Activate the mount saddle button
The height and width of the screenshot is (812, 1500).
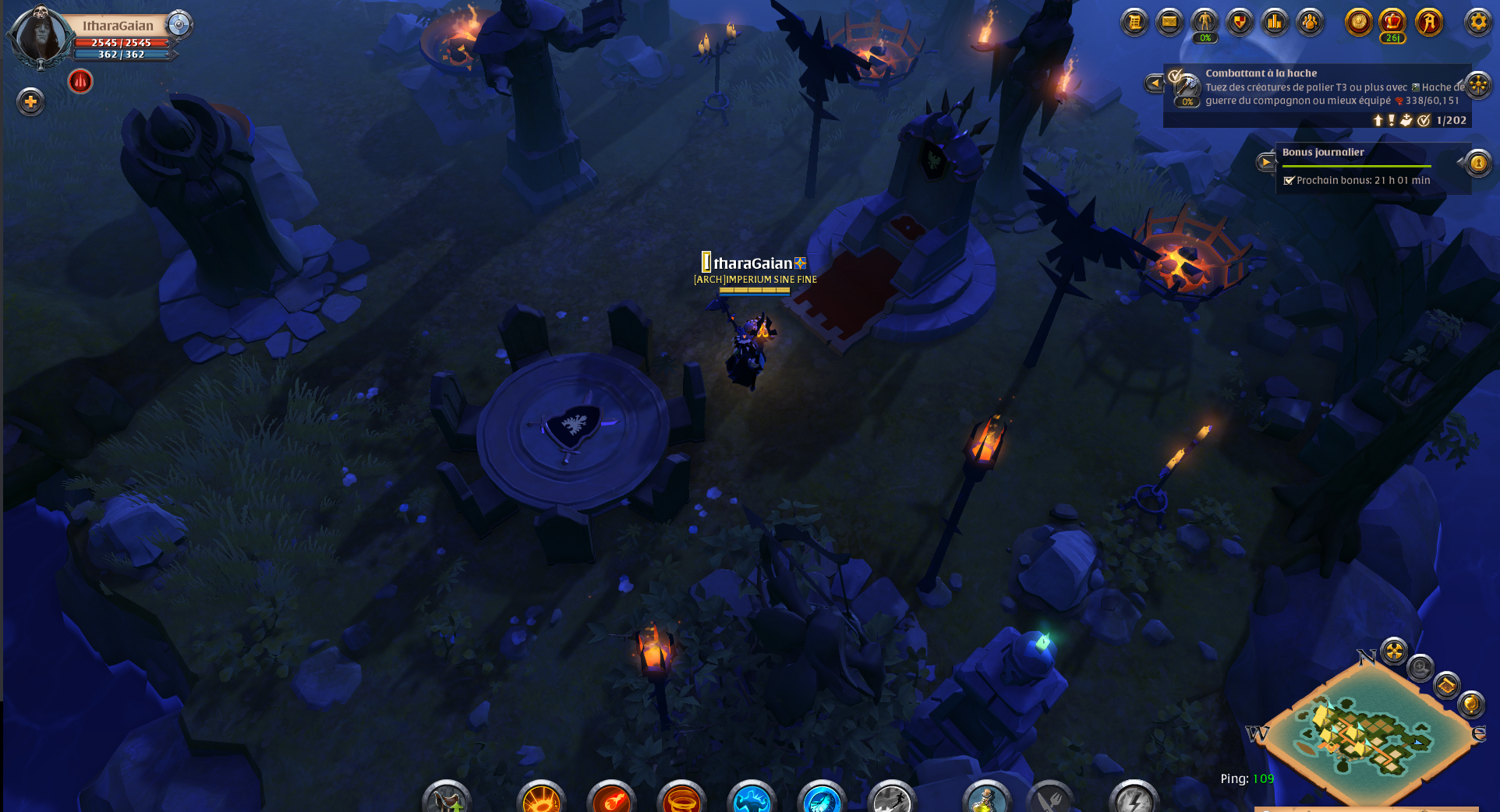click(x=447, y=800)
